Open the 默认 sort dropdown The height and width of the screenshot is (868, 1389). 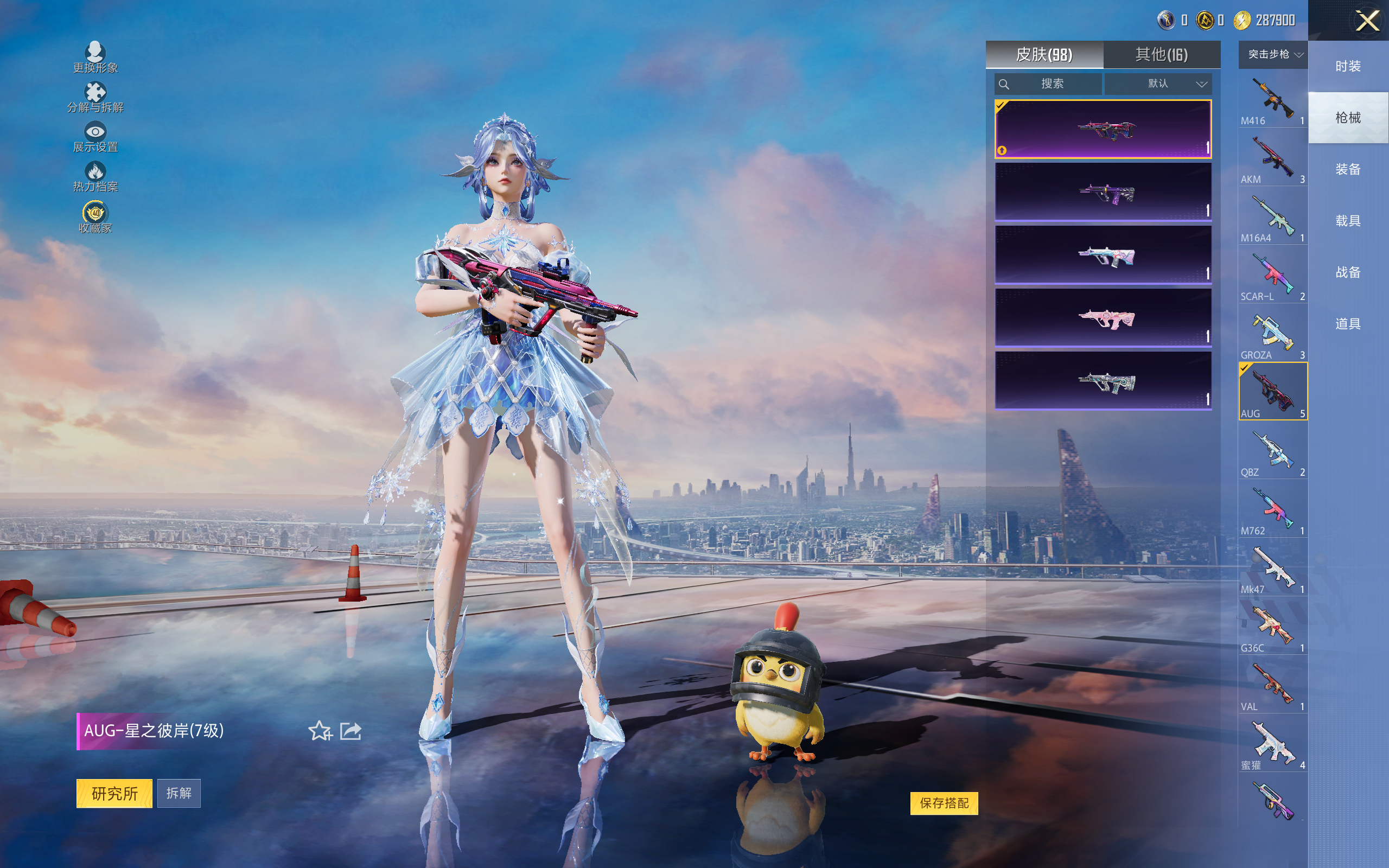[x=1158, y=84]
